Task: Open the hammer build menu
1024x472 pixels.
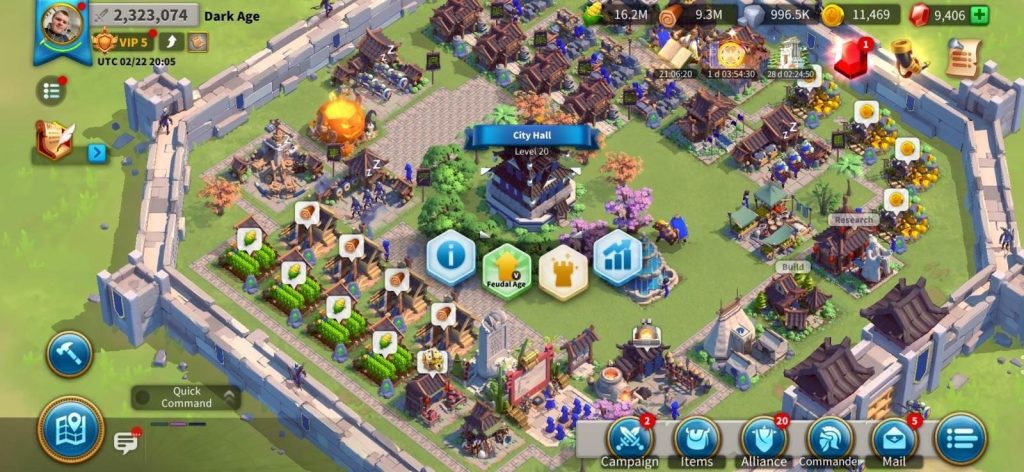Action: (x=70, y=354)
